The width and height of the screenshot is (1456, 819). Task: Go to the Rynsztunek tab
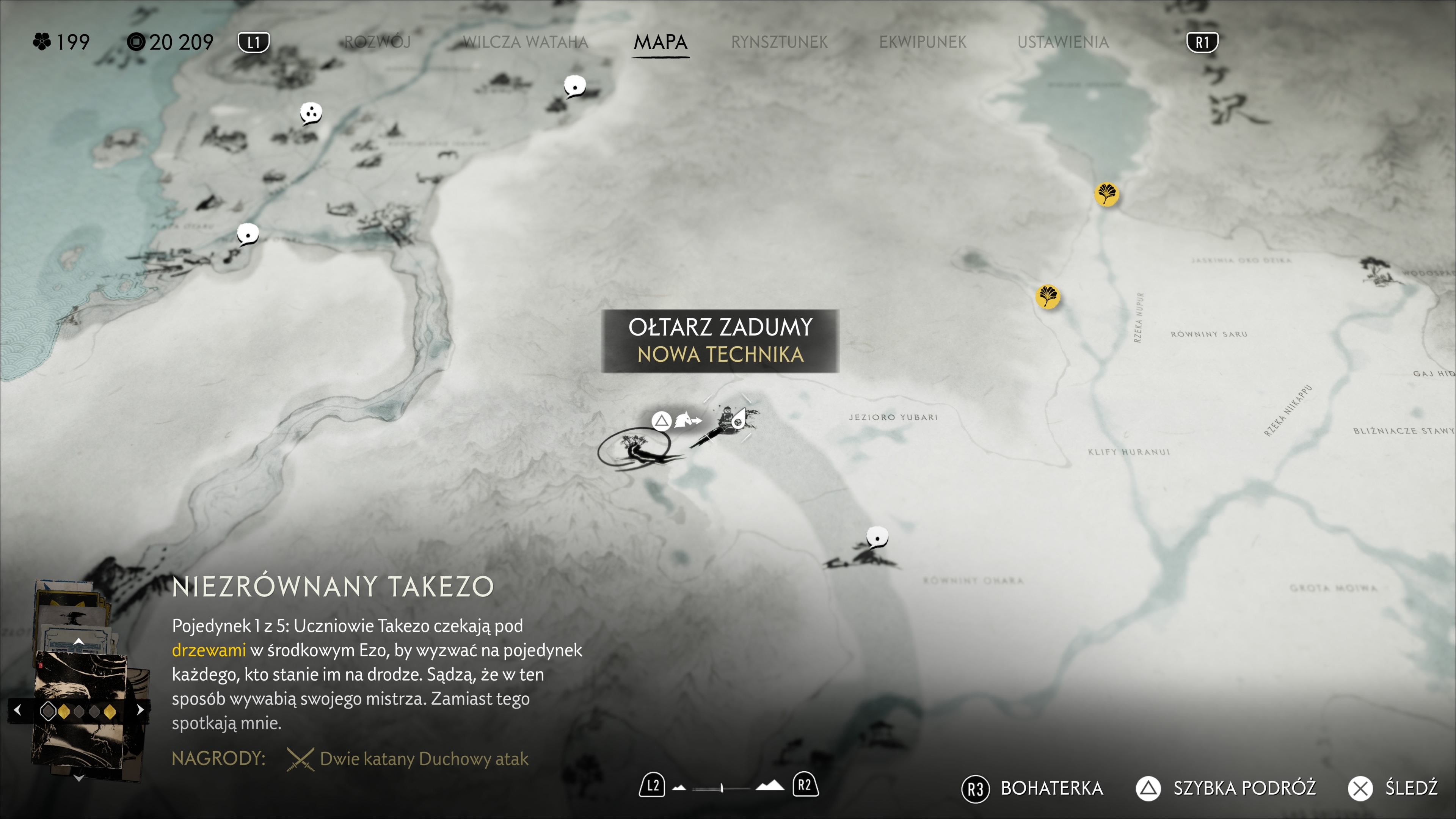tap(779, 42)
